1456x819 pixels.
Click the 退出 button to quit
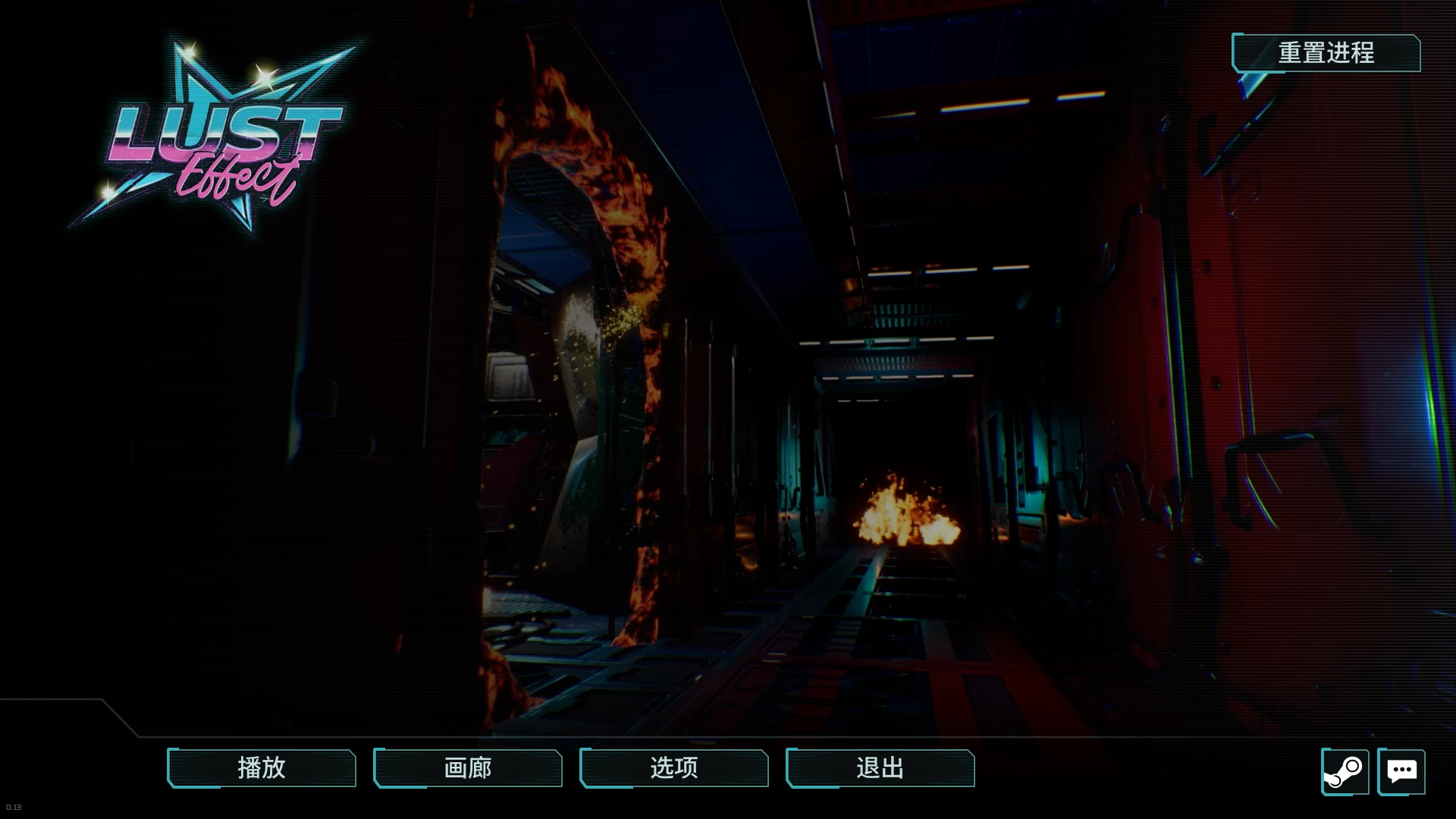coord(880,768)
